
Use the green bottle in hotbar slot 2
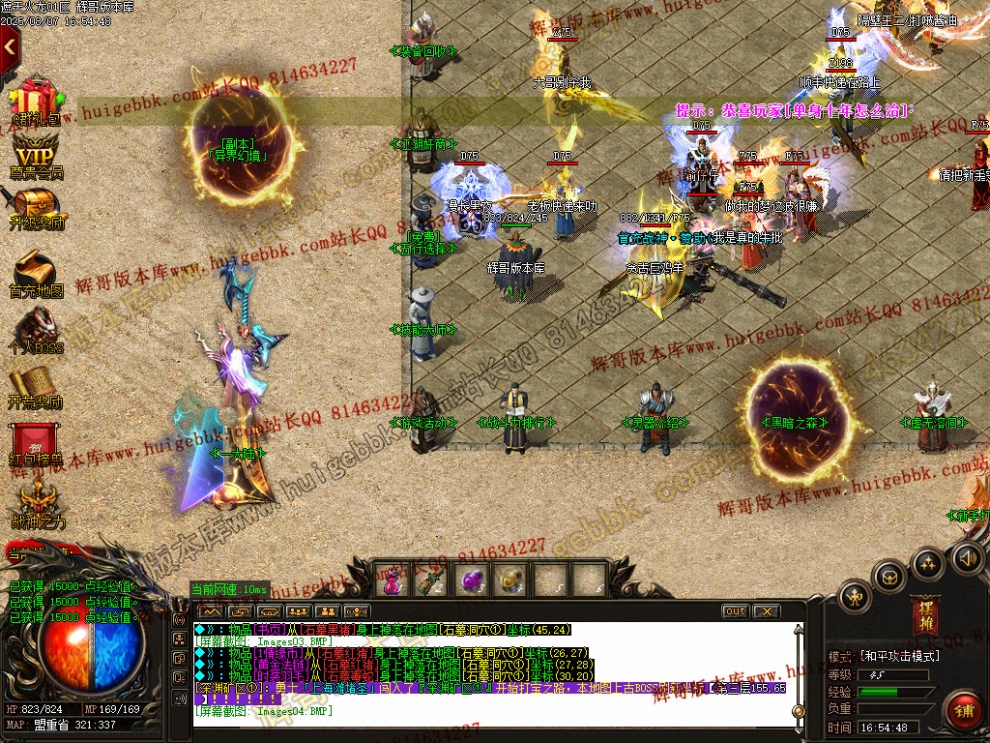[x=432, y=580]
